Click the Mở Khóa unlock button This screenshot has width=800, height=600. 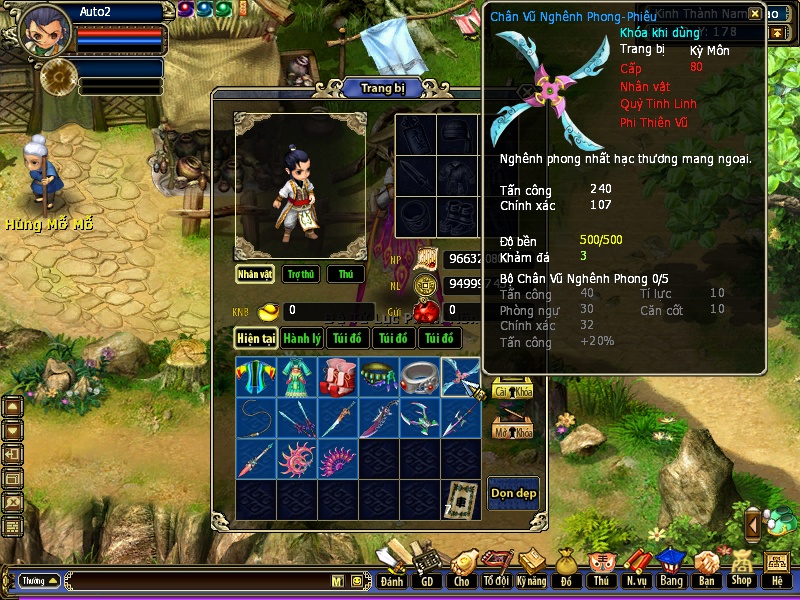[x=513, y=431]
